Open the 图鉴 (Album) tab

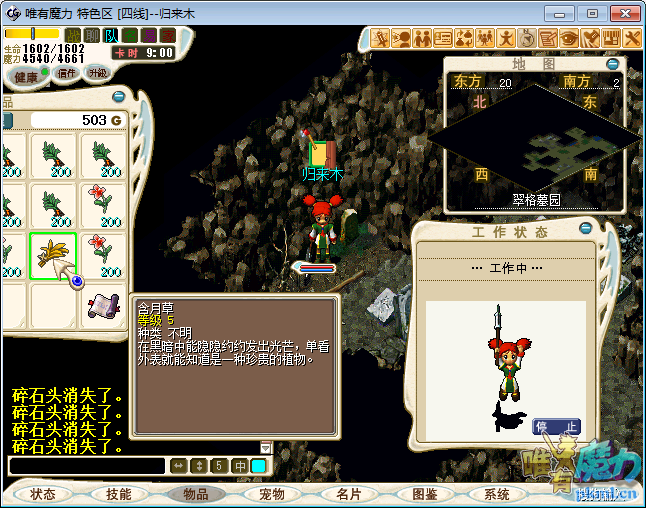424,494
